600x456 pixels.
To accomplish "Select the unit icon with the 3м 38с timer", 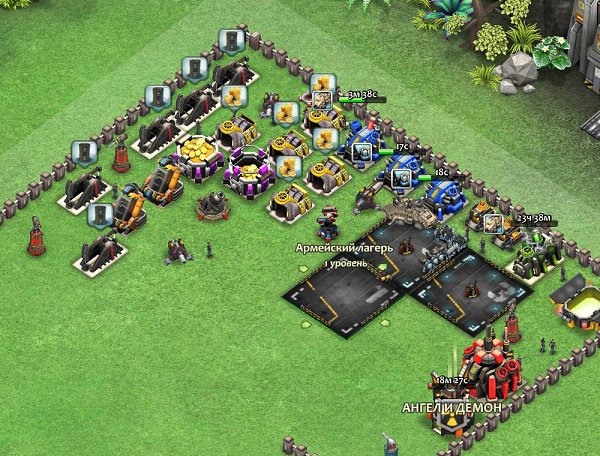I will click(323, 100).
